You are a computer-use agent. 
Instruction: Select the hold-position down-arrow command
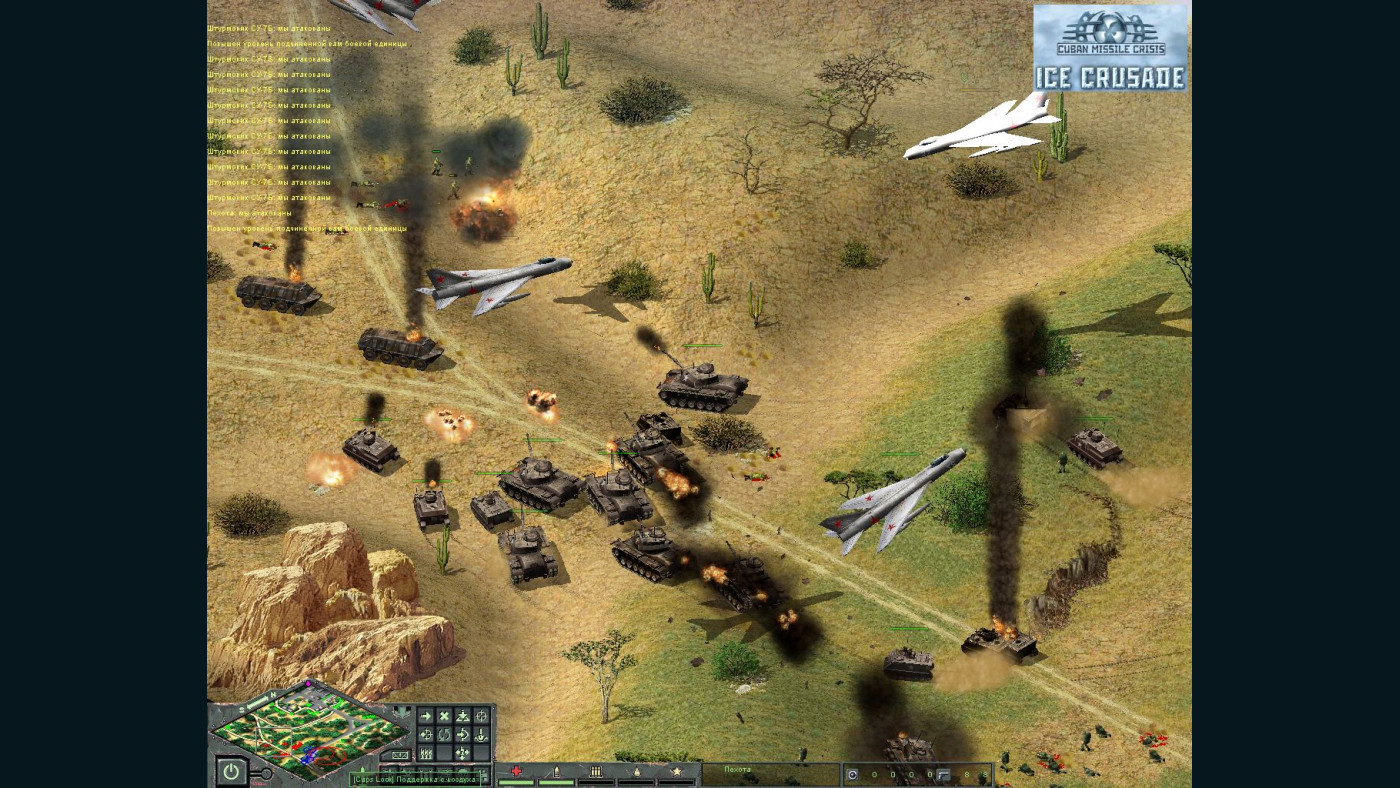[480, 735]
